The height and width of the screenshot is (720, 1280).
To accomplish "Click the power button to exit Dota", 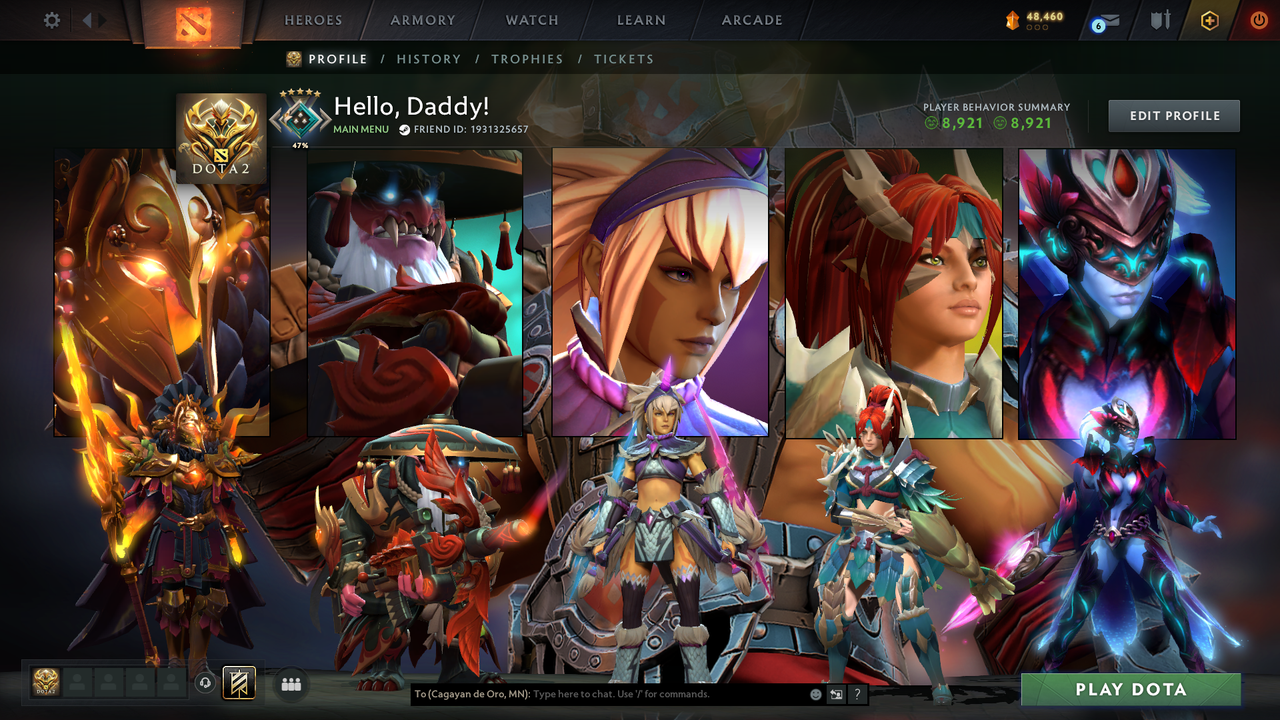I will point(1258,19).
